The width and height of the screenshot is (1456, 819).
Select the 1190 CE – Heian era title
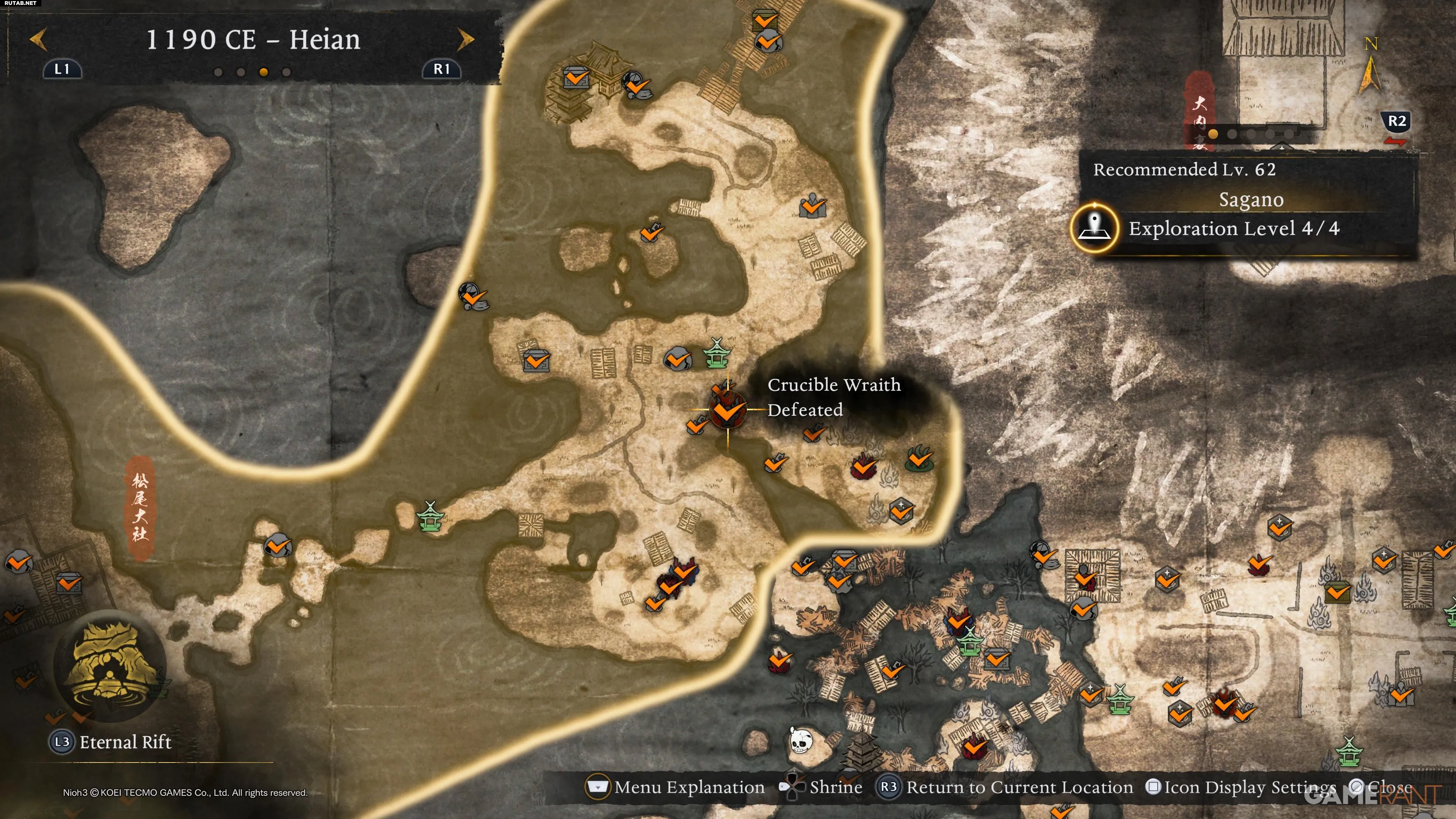(x=253, y=39)
